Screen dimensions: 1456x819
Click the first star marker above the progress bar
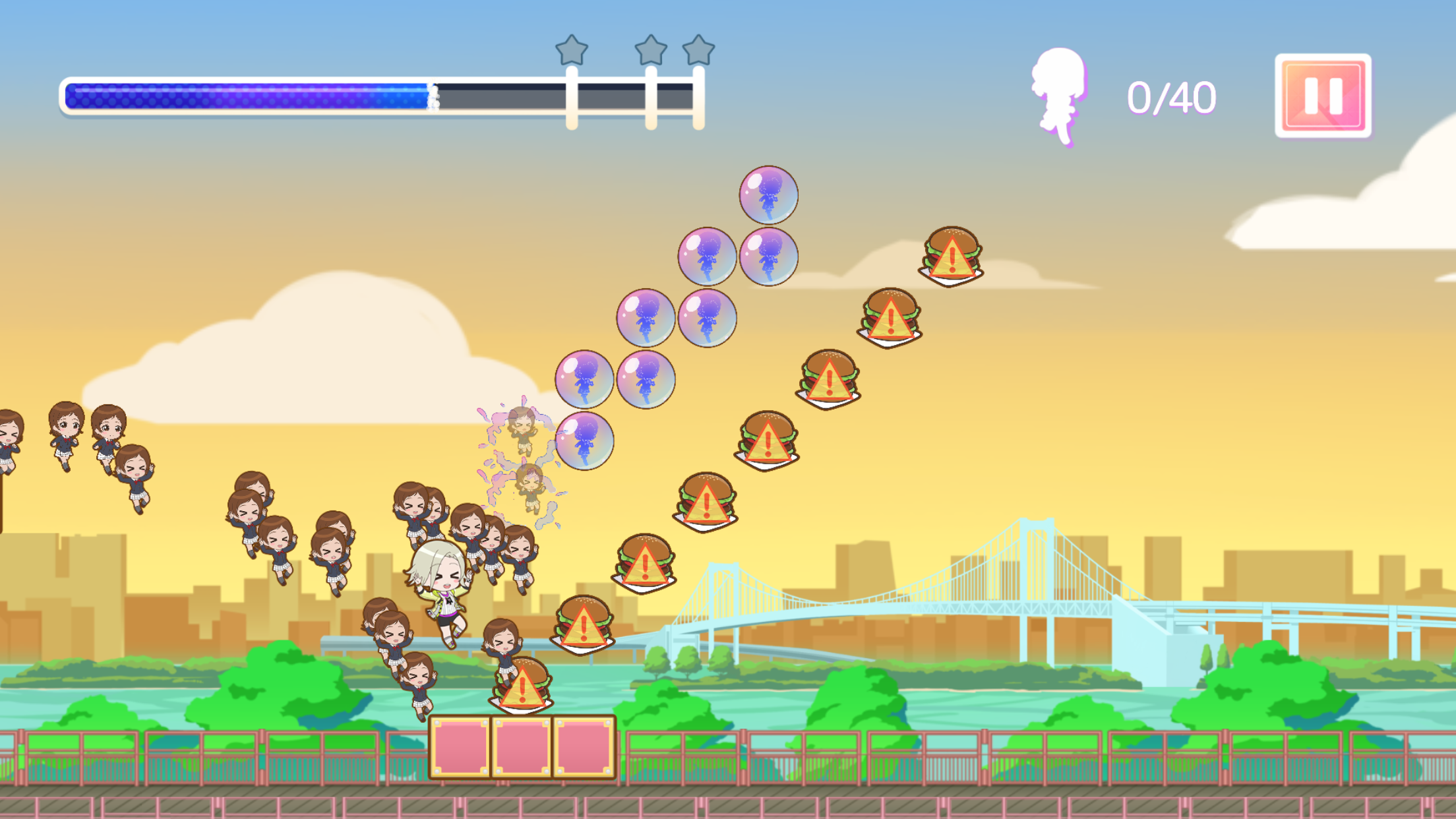[x=572, y=49]
